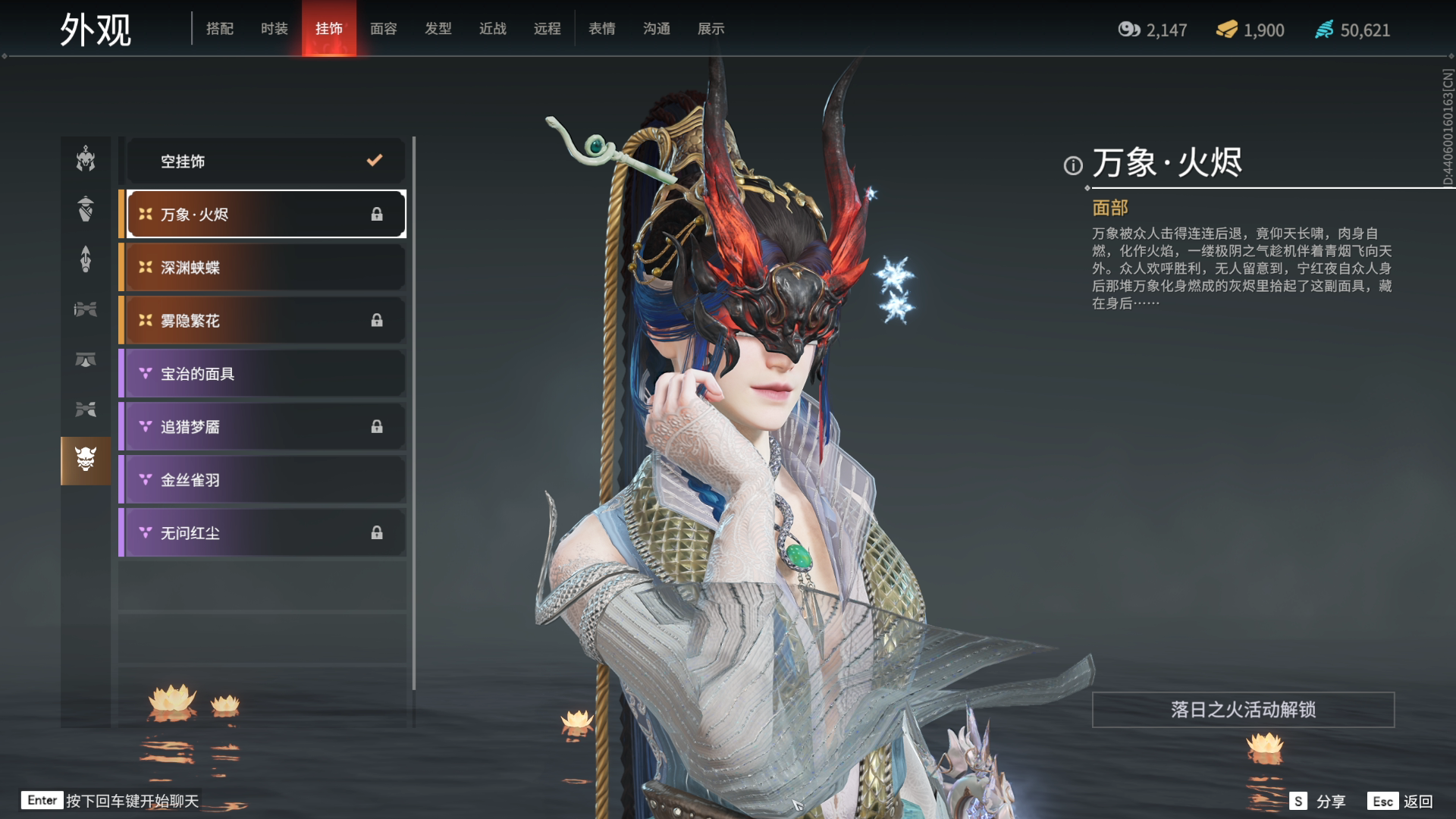This screenshot has height=819, width=1456.
Task: Pick the 雾隐繁花 accessory entry
Action: point(265,320)
